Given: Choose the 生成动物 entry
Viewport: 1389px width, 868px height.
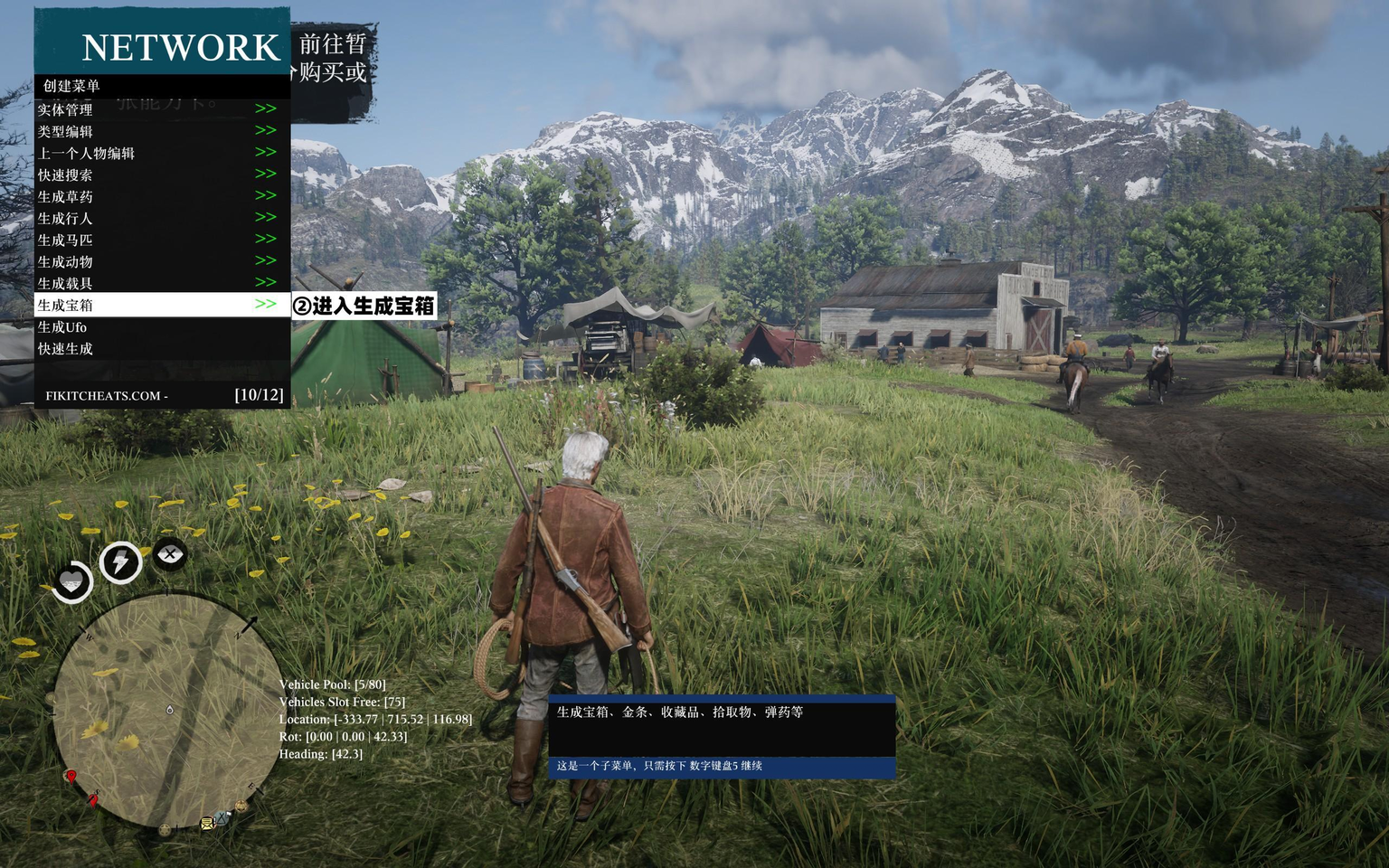Looking at the screenshot, I should coord(65,261).
